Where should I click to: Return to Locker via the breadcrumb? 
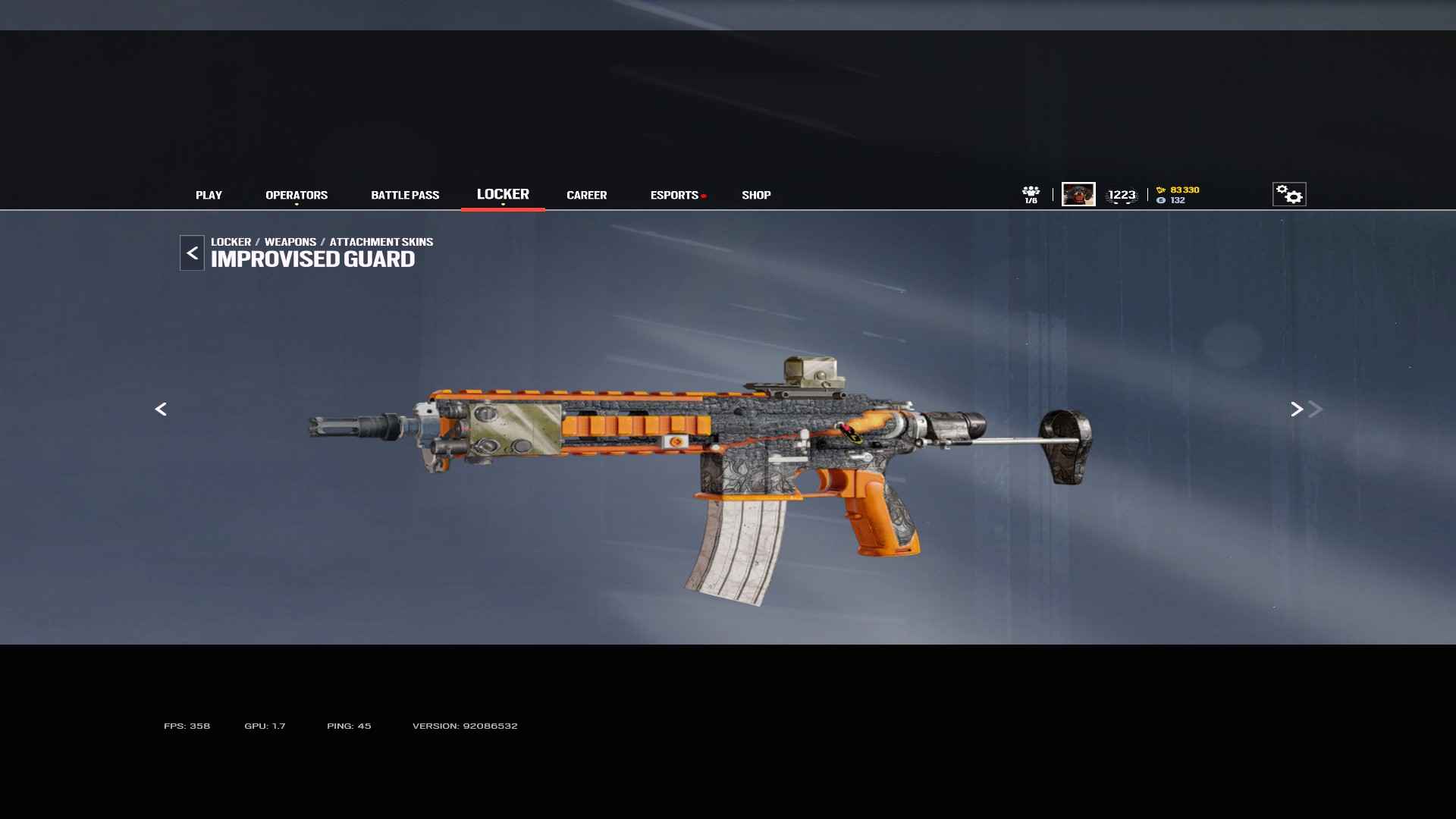231,242
